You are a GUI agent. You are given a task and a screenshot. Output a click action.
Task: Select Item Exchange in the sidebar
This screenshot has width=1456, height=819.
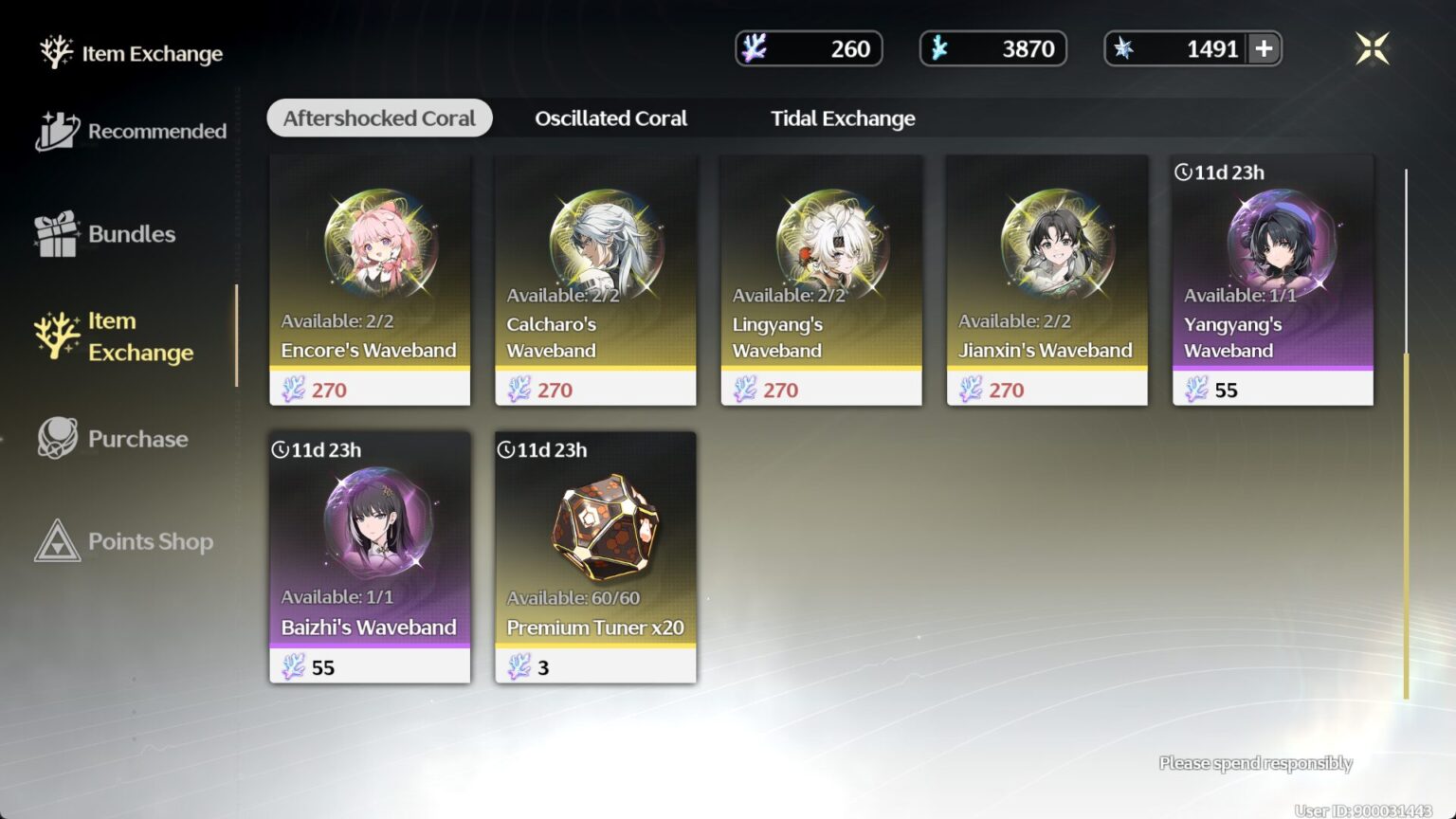coord(114,337)
